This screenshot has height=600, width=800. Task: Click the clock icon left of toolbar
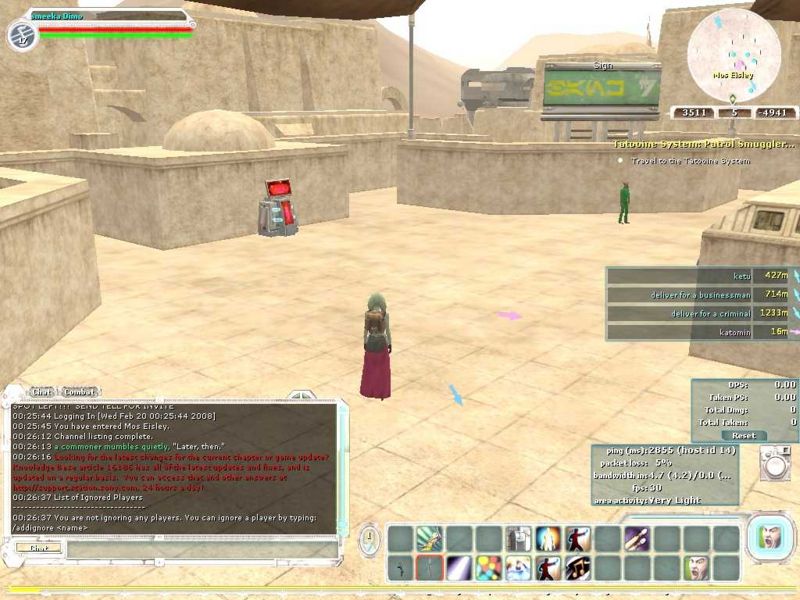click(x=370, y=541)
